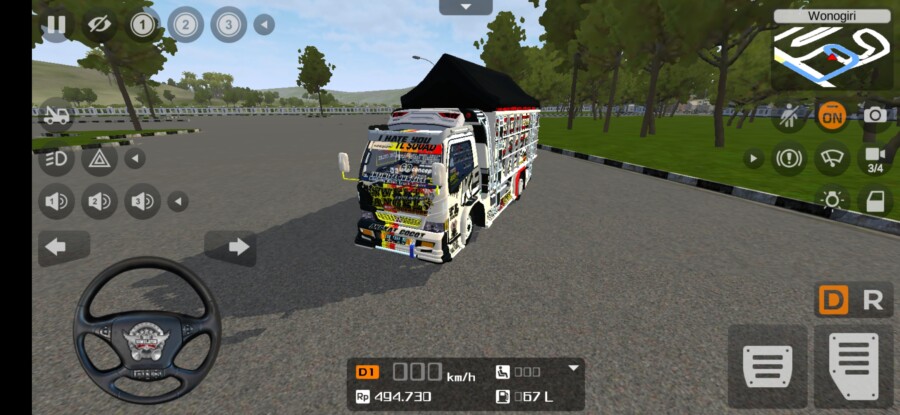Shift into reverse gear R
This screenshot has width=900, height=415.
coord(873,300)
